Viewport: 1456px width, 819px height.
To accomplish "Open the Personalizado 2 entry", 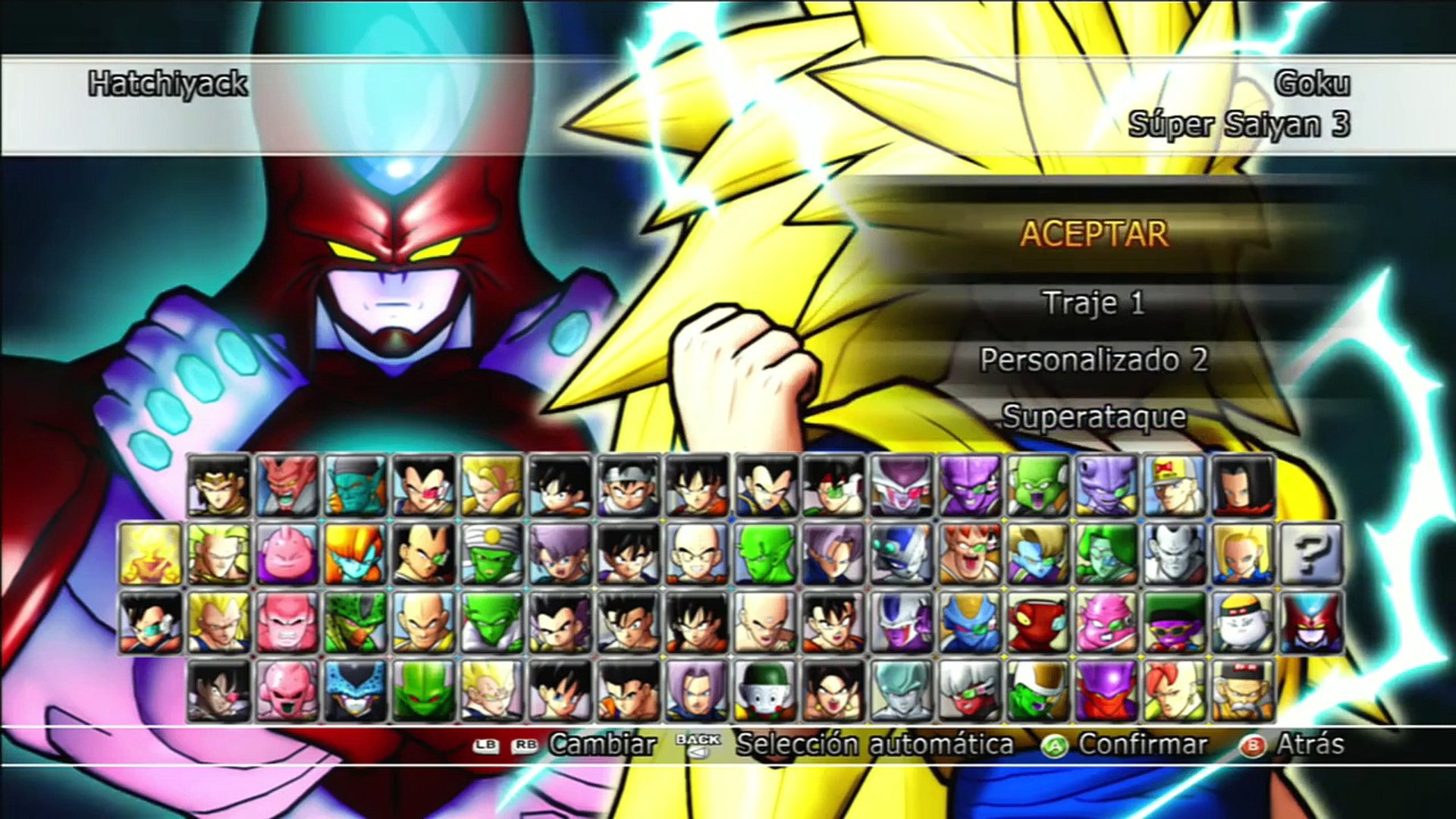I will [x=1094, y=359].
